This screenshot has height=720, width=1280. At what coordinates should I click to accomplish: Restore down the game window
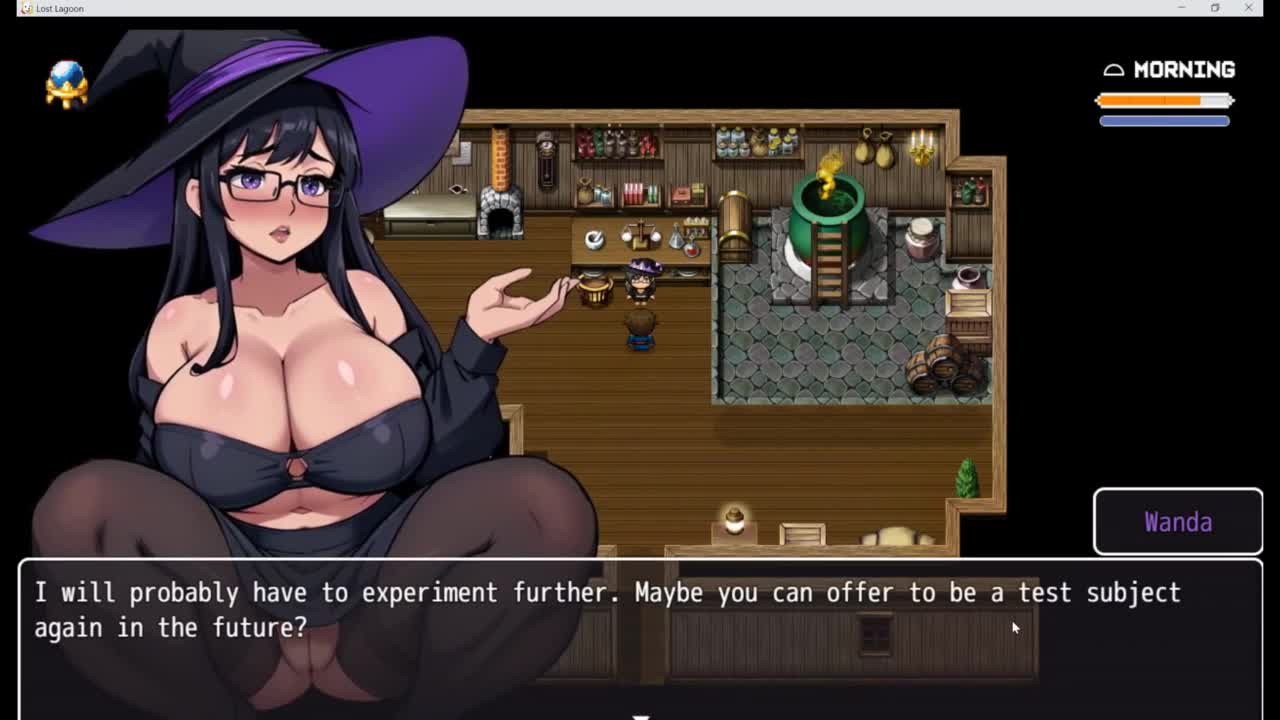coord(1214,8)
